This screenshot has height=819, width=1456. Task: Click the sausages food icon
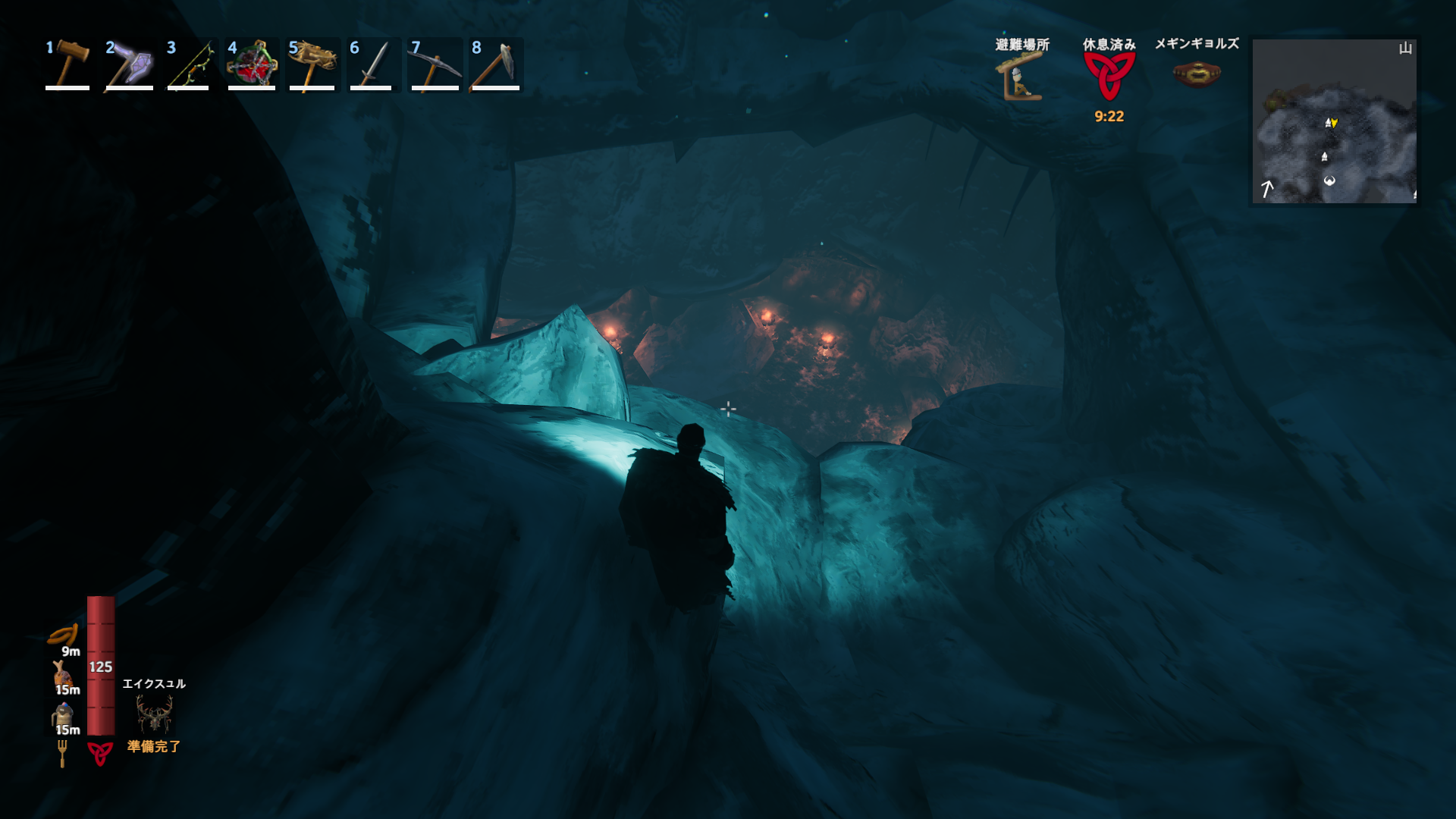pyautogui.click(x=64, y=634)
